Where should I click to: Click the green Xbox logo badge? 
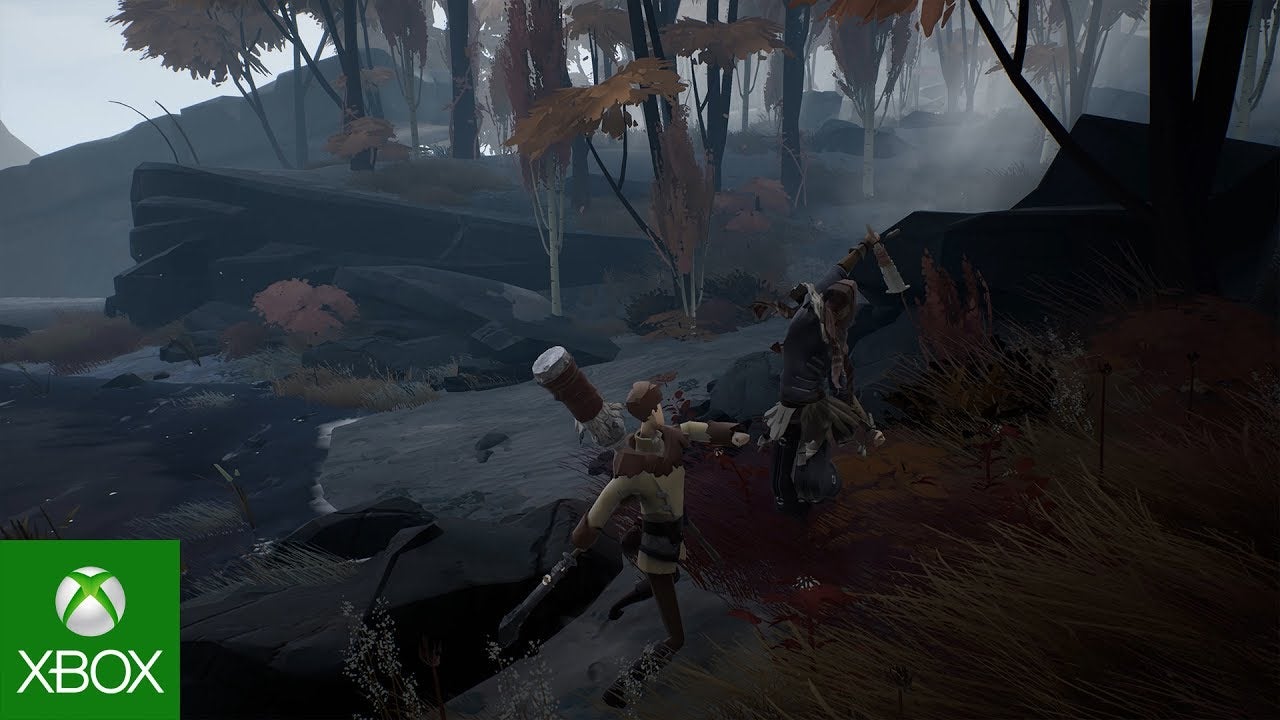click(x=89, y=630)
